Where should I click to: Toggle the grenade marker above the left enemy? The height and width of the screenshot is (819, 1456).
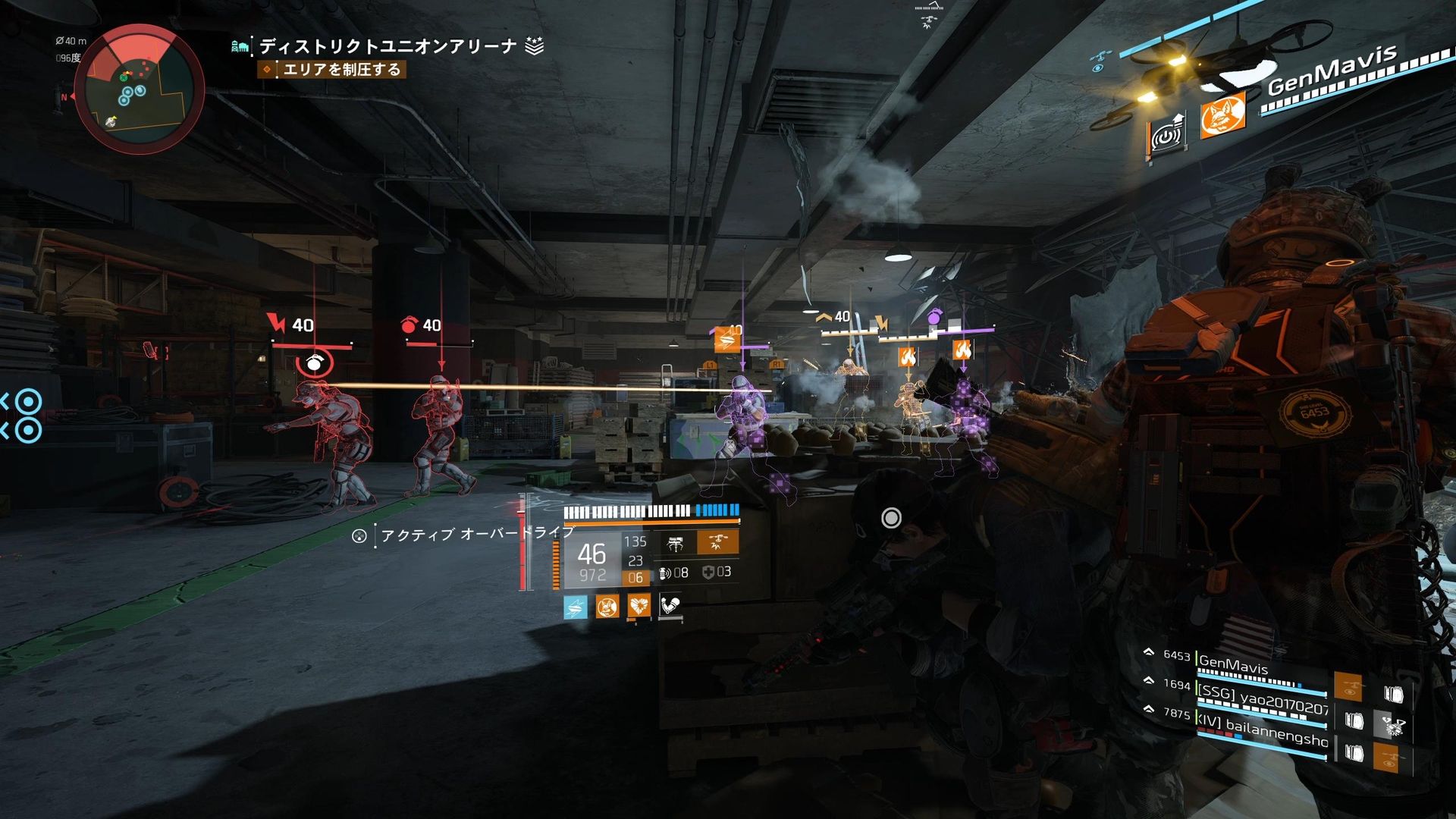(315, 362)
